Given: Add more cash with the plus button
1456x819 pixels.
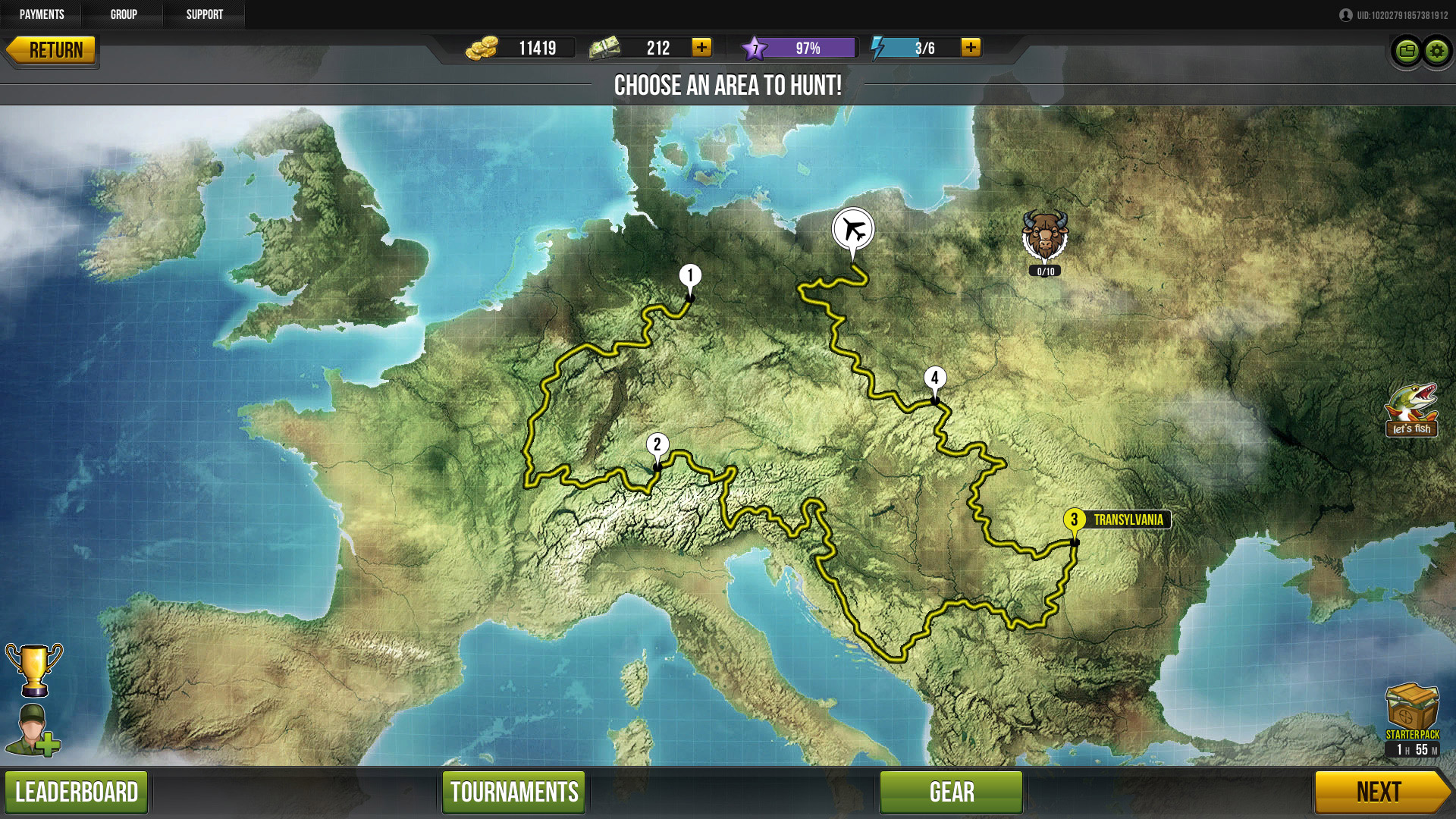Looking at the screenshot, I should click(x=701, y=48).
